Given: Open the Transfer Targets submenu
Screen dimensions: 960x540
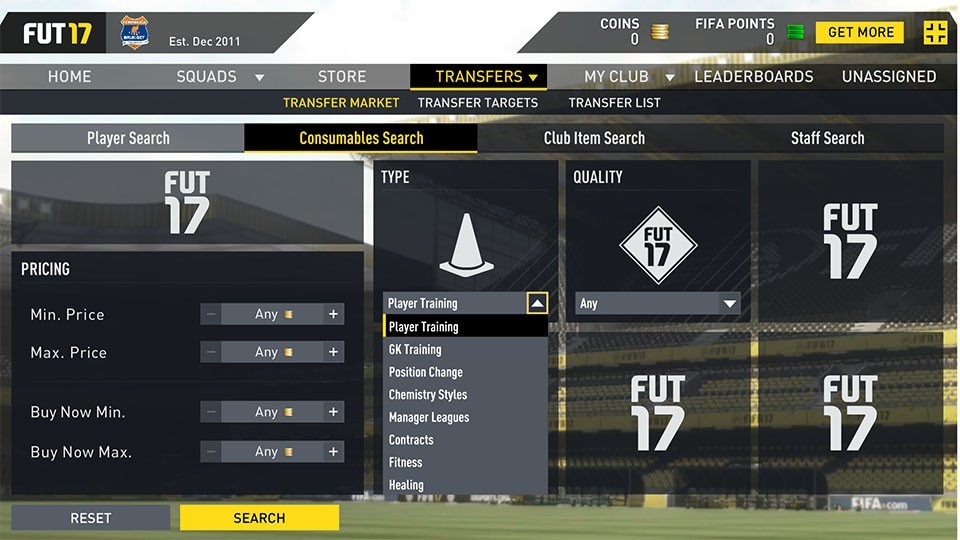Looking at the screenshot, I should (x=478, y=102).
